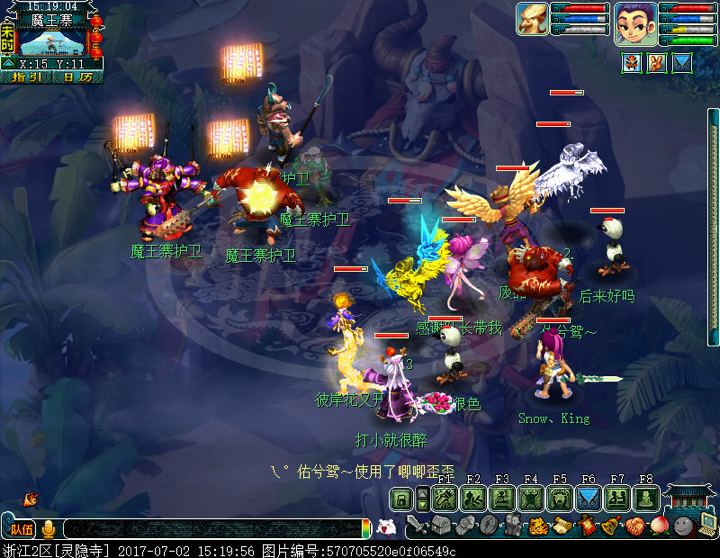The image size is (720, 558).
Task: Open the tiger pet menu icon
Action: pos(537,526)
